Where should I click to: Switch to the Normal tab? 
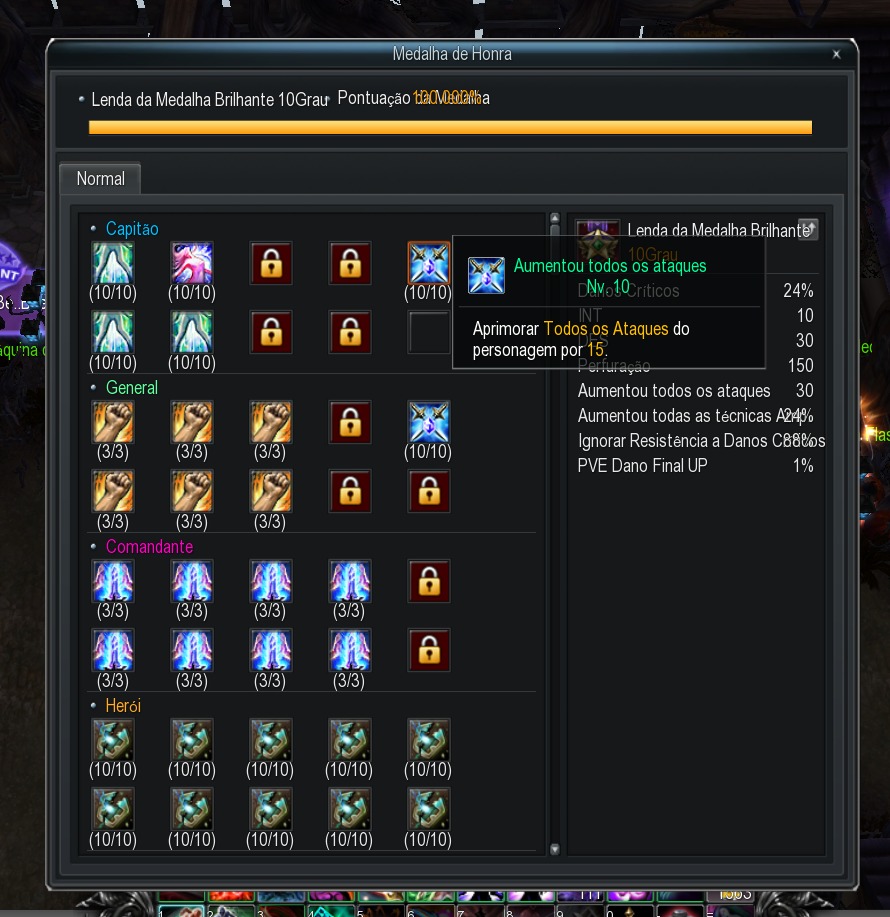tap(100, 179)
